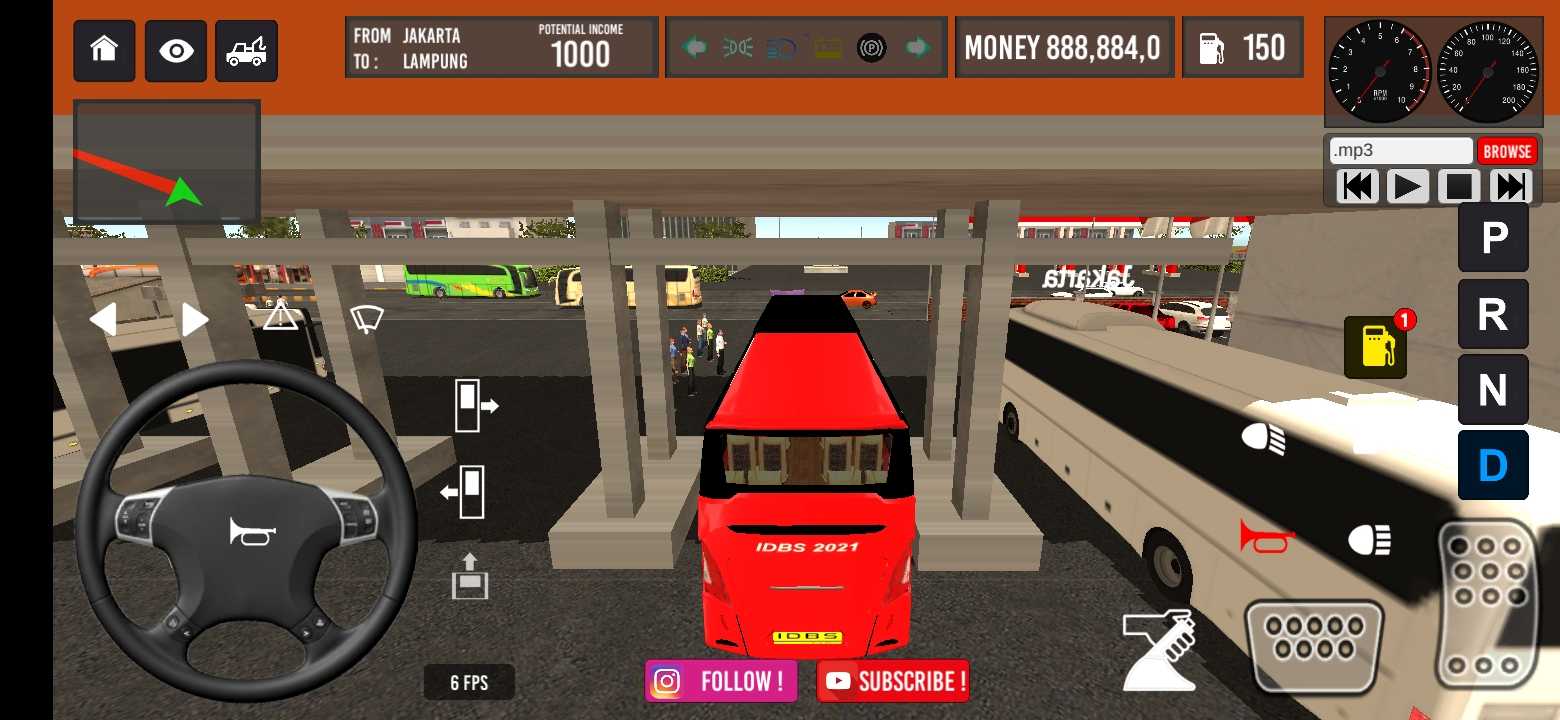Viewport: 1560px width, 720px height.
Task: Toggle the eye camera view button
Action: click(176, 51)
